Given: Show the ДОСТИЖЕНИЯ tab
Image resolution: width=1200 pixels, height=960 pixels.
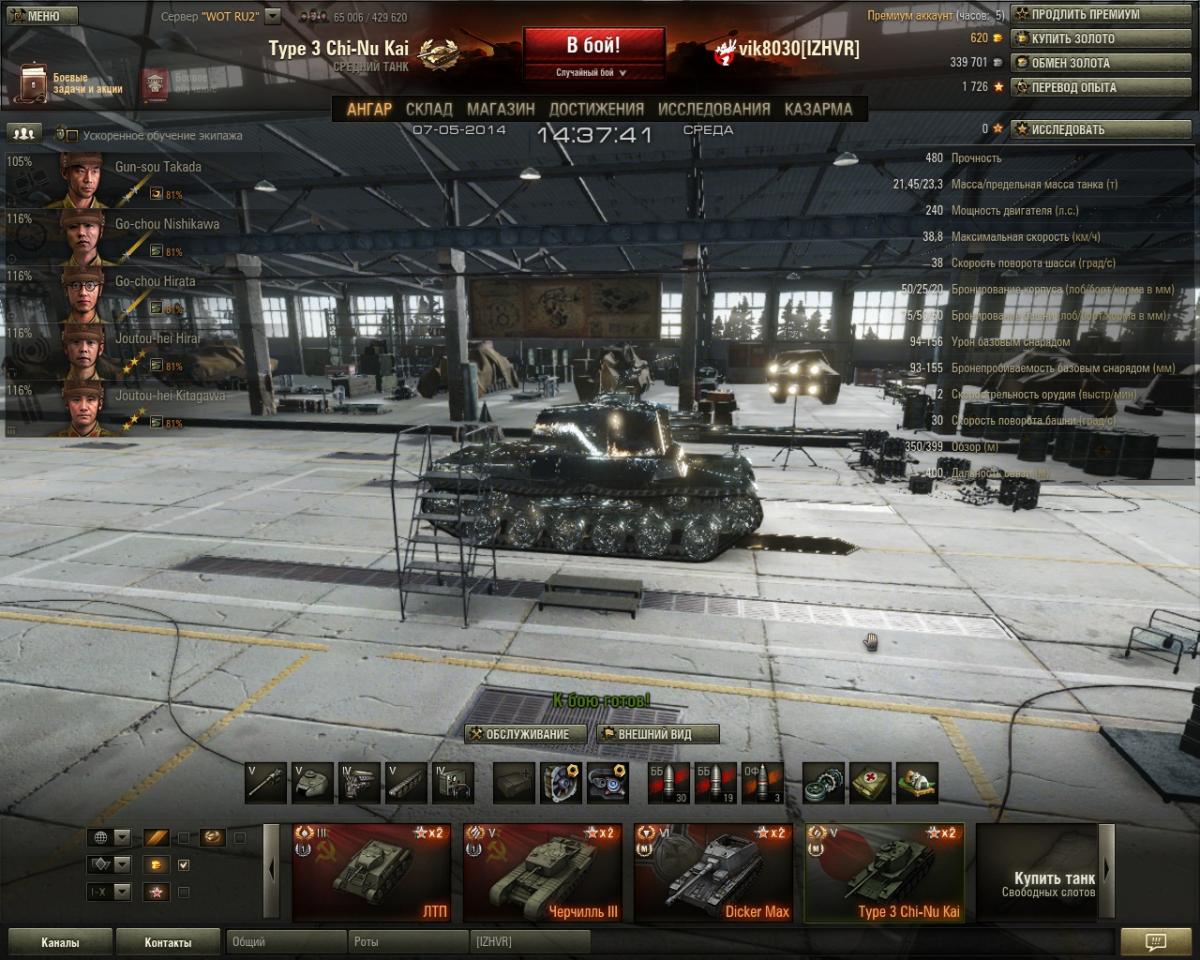Looking at the screenshot, I should (596, 109).
